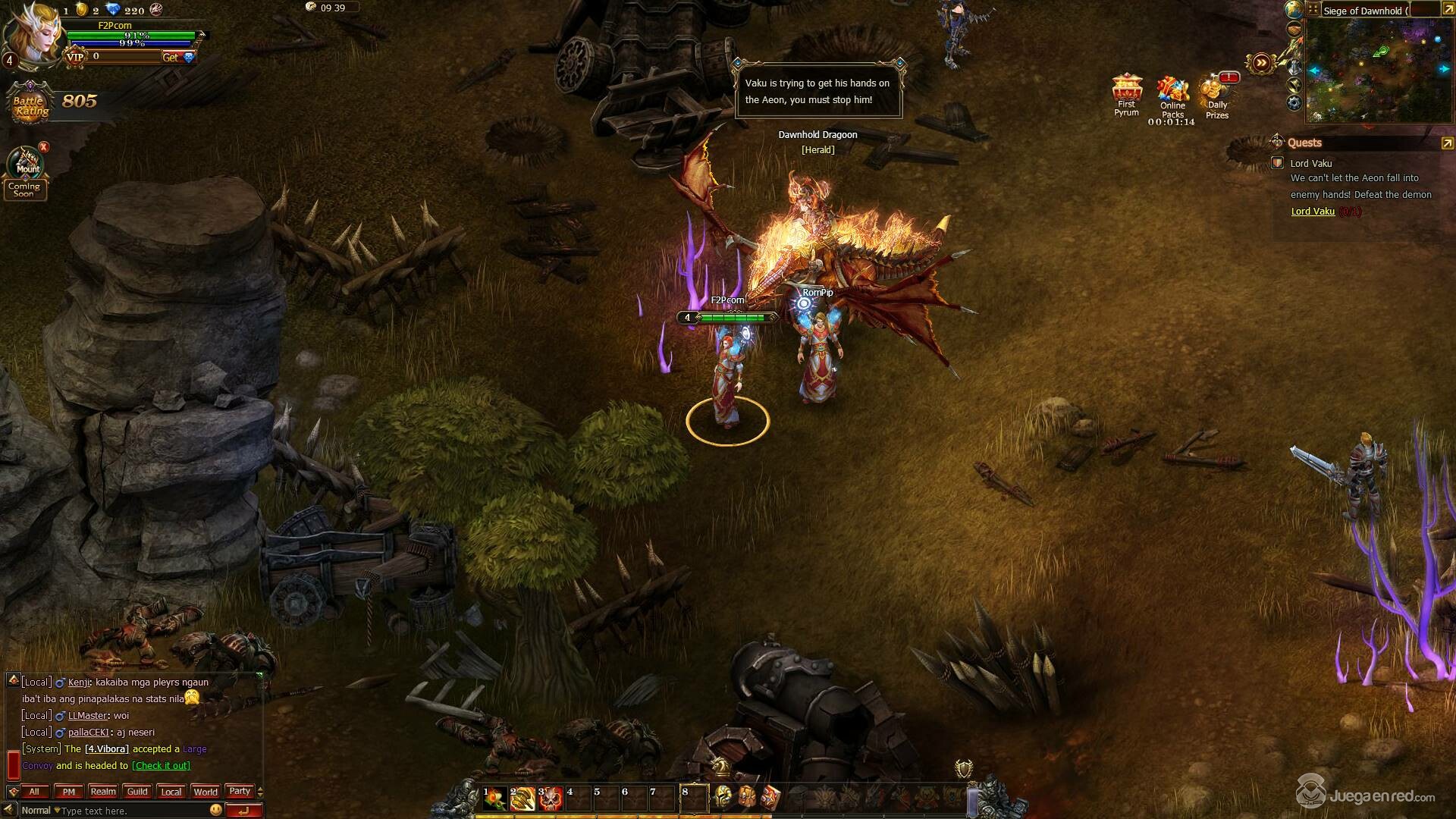Open the golden helmet character icon
Screen dimensions: 1456x819
pyautogui.click(x=723, y=797)
